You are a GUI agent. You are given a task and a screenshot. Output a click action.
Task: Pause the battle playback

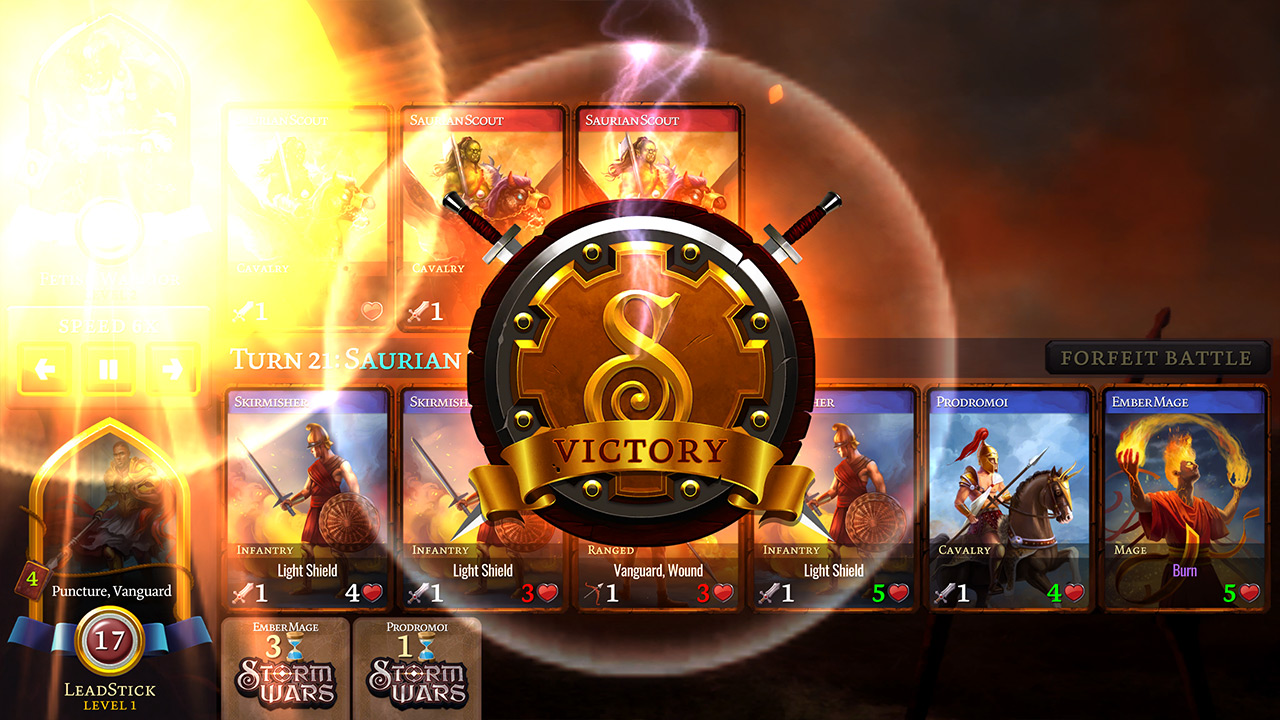click(108, 369)
